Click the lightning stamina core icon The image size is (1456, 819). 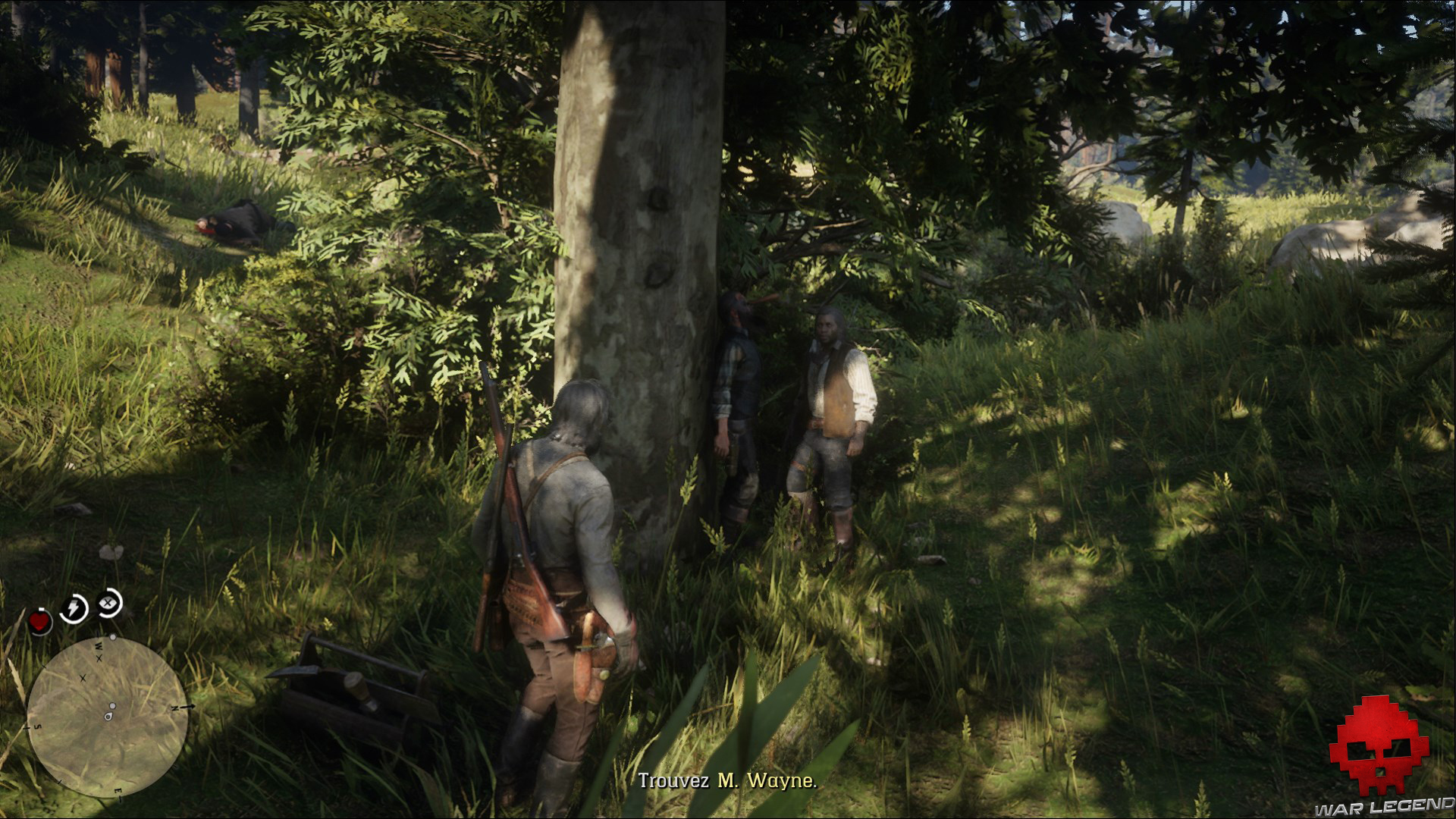pos(73,607)
